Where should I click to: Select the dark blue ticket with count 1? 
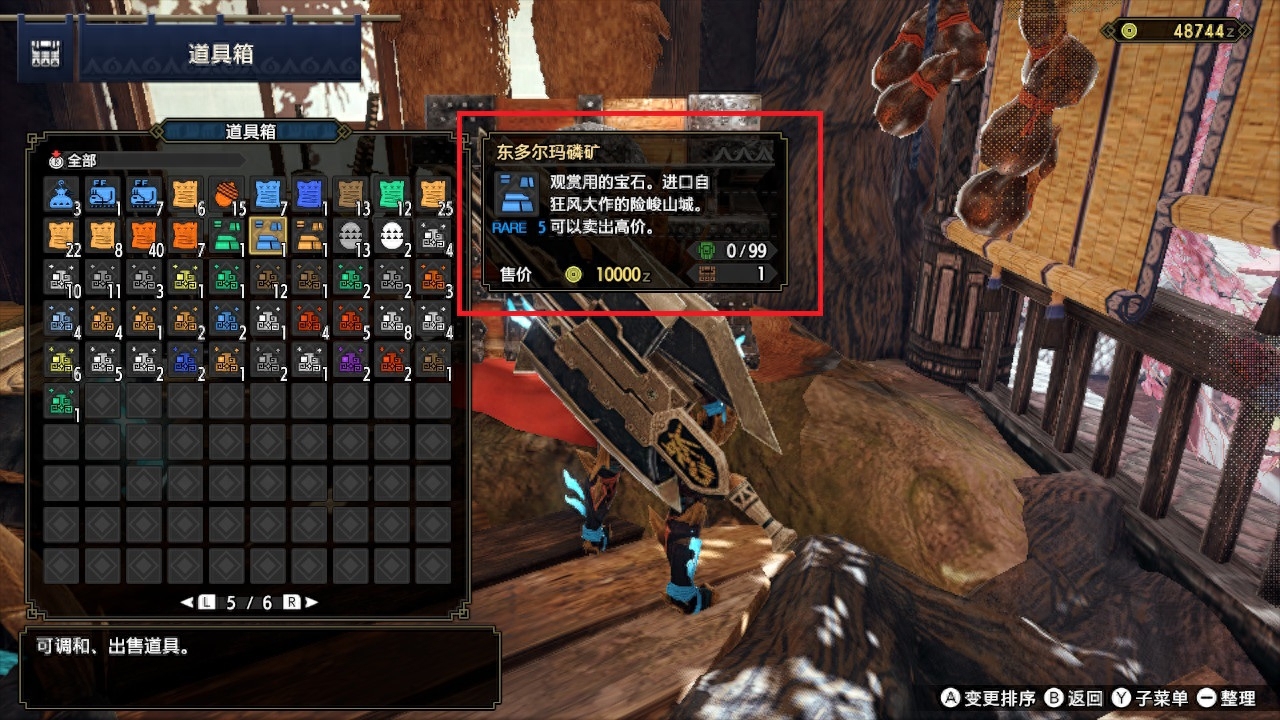pos(310,193)
